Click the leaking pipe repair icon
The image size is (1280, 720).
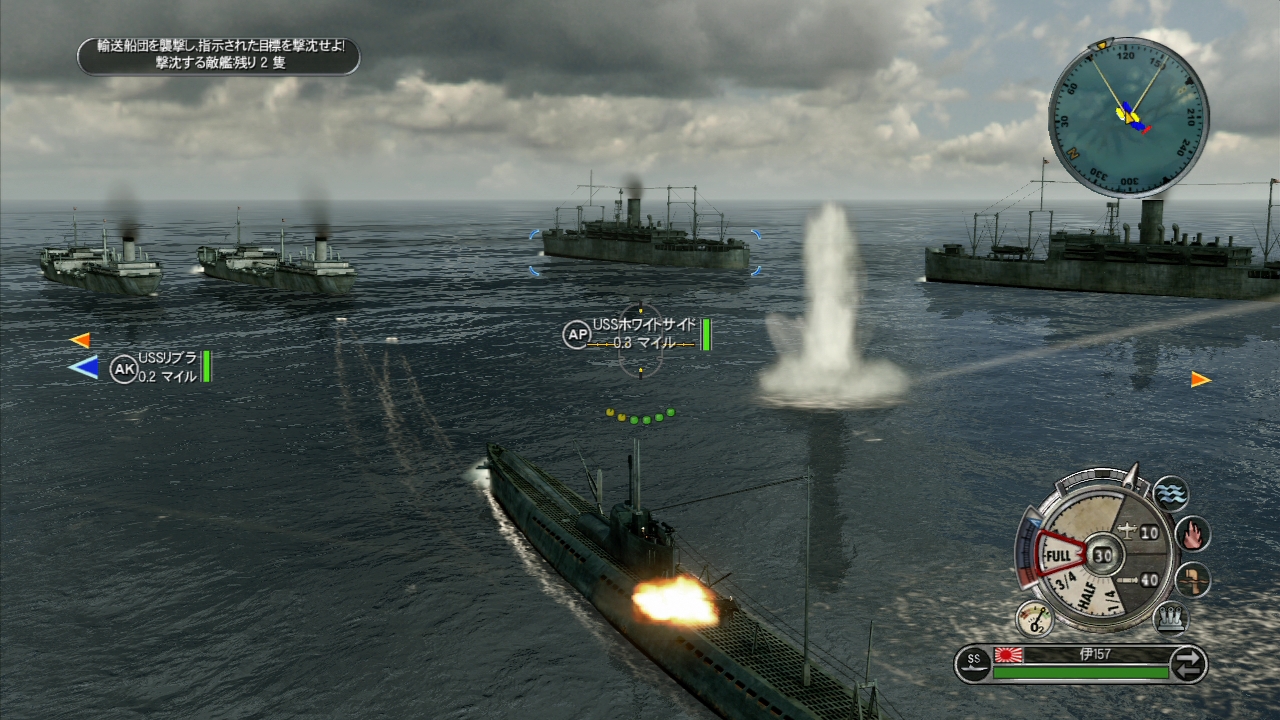1192,580
